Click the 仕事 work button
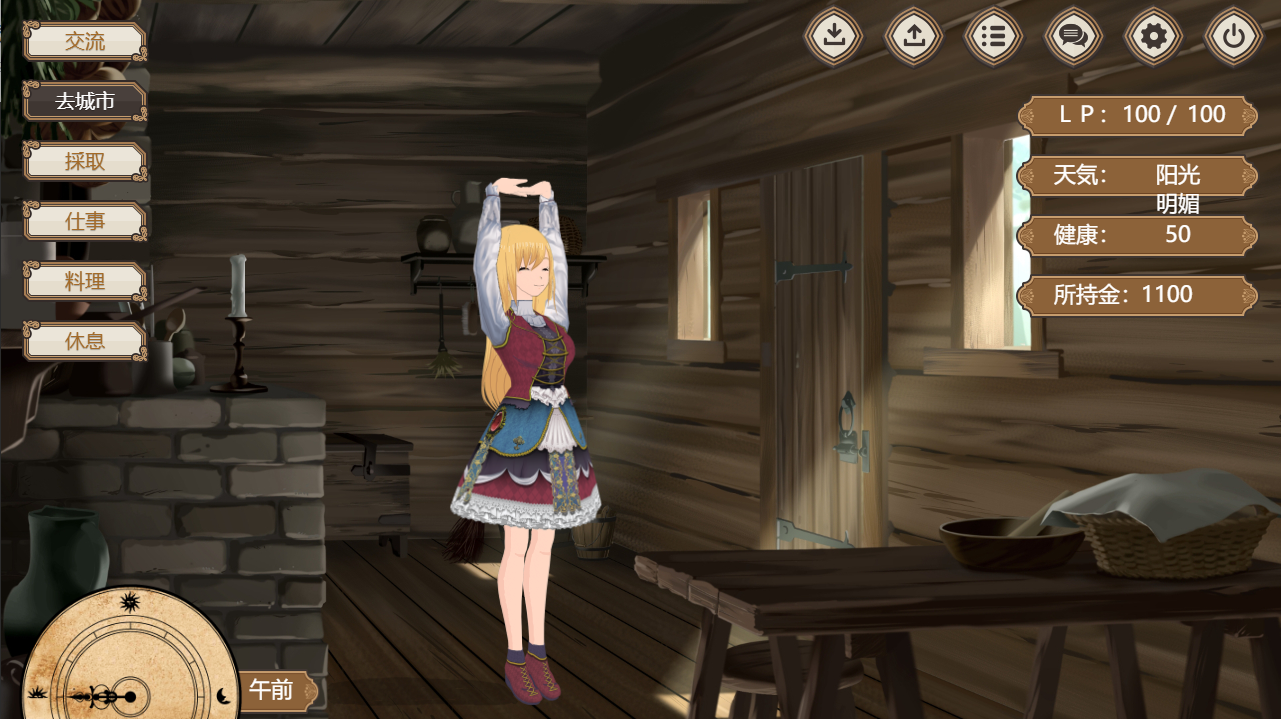1281x719 pixels. click(x=85, y=222)
